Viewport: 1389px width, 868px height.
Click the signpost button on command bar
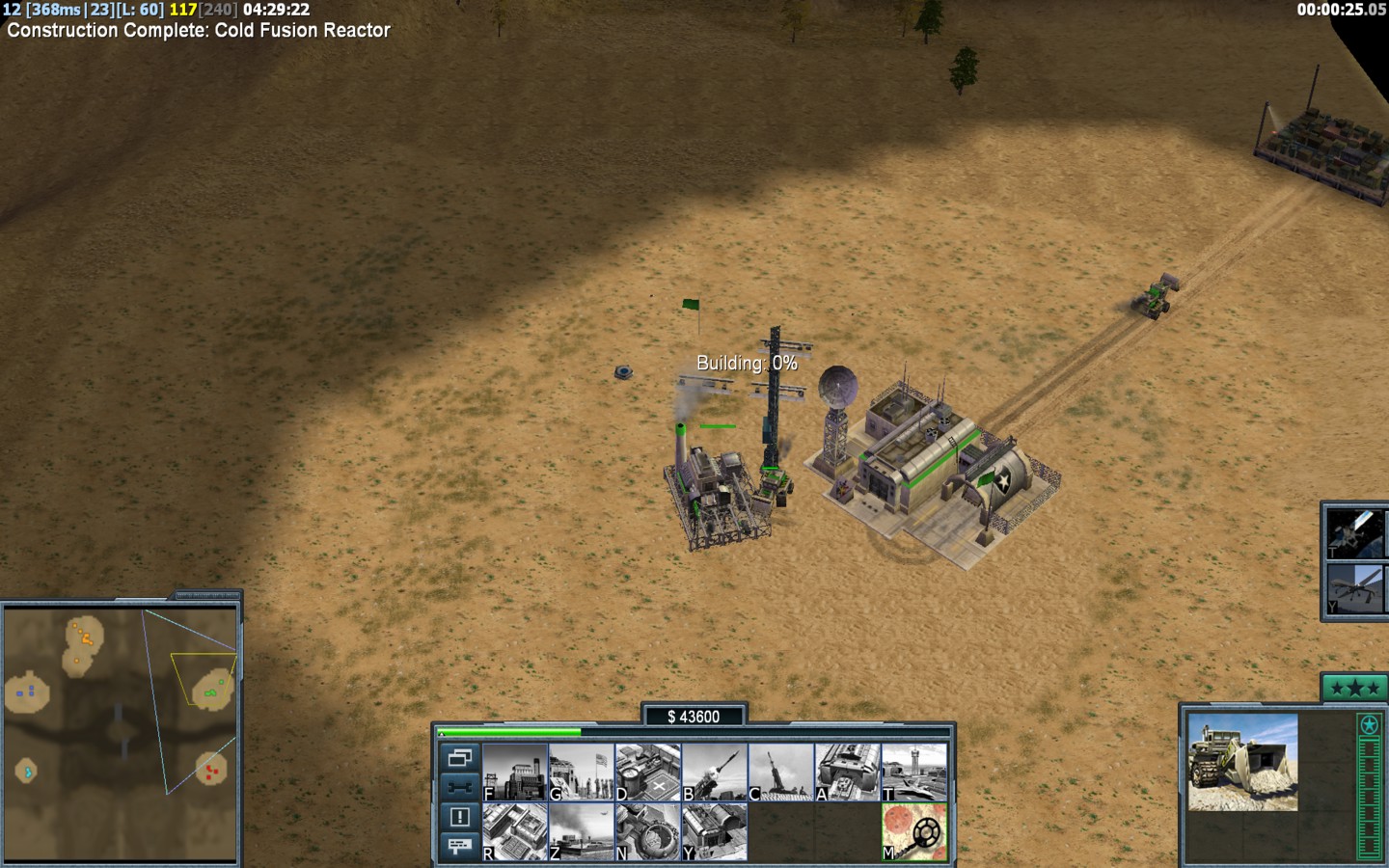click(459, 846)
